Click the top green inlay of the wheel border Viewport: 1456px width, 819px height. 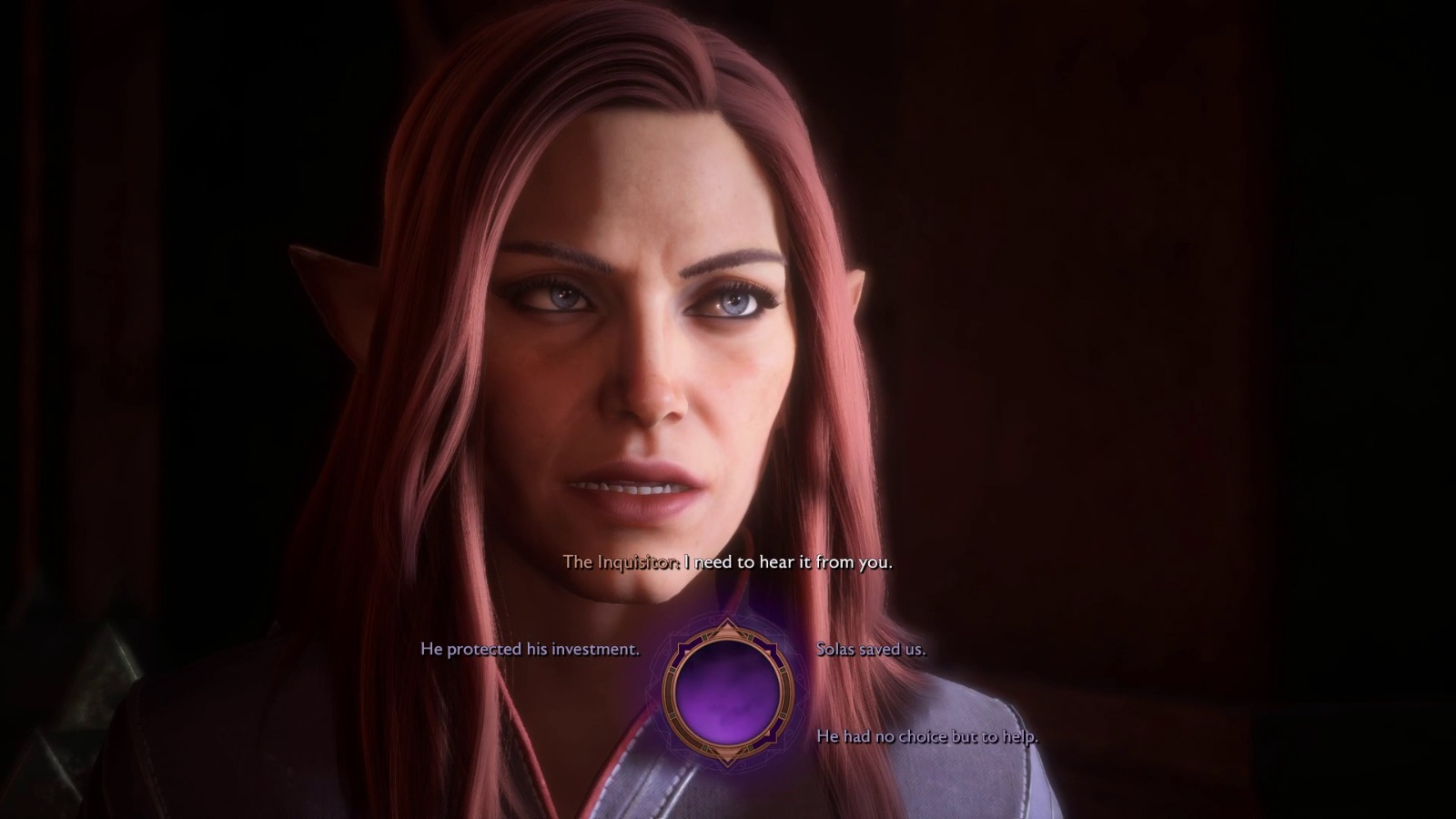tap(706, 635)
